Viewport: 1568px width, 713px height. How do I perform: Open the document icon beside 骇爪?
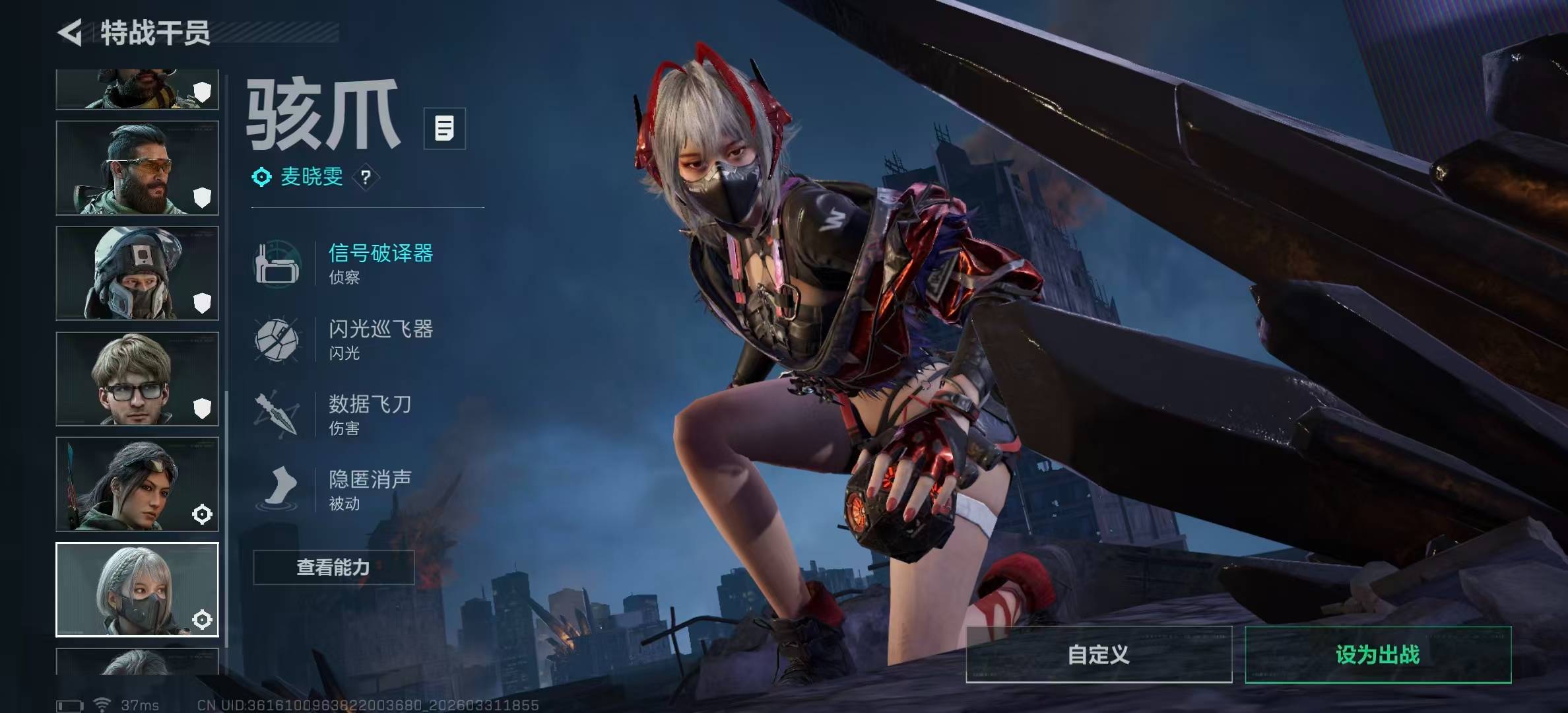444,128
